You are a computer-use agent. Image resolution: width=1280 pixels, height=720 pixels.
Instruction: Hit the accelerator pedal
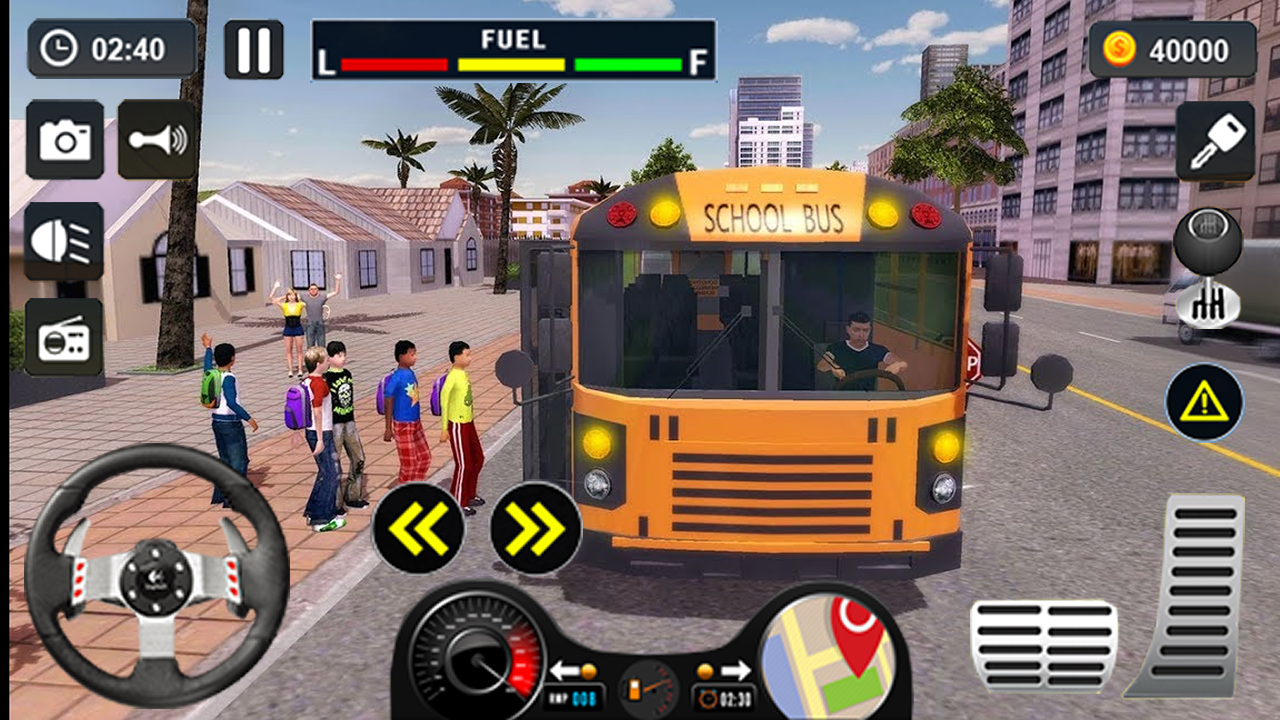click(x=1190, y=595)
